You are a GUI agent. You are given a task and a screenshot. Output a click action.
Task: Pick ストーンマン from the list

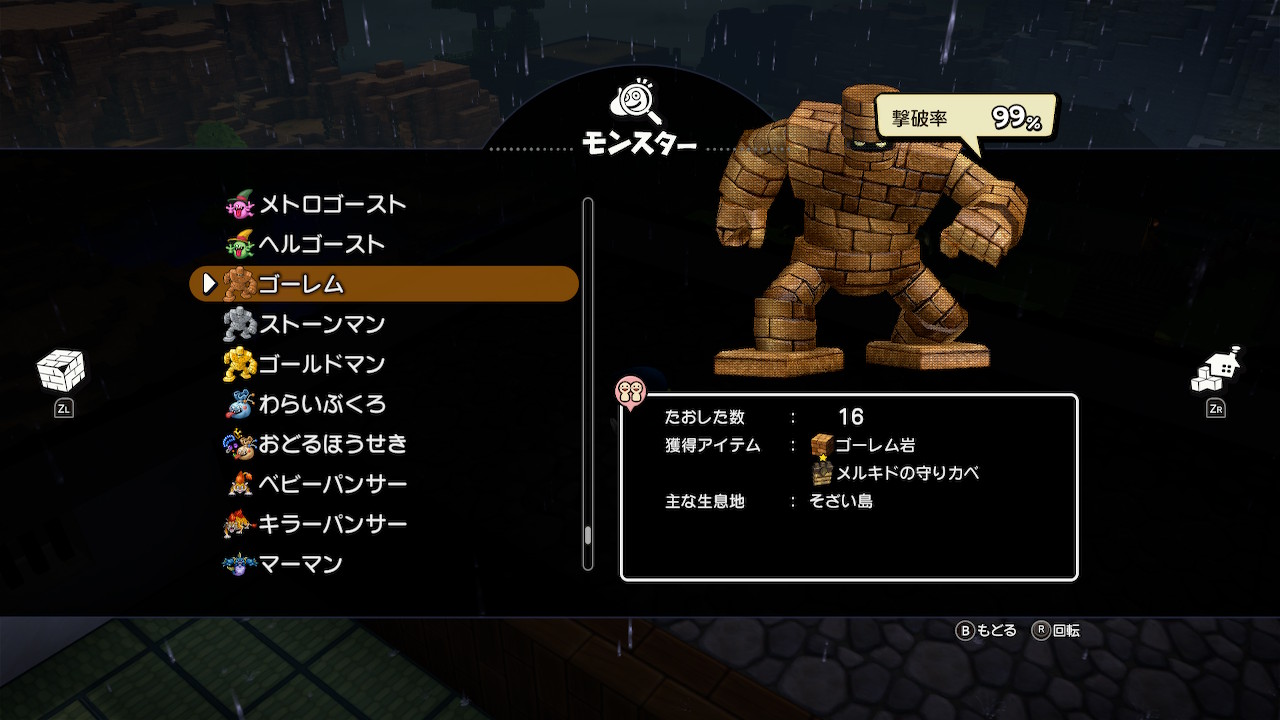click(321, 324)
